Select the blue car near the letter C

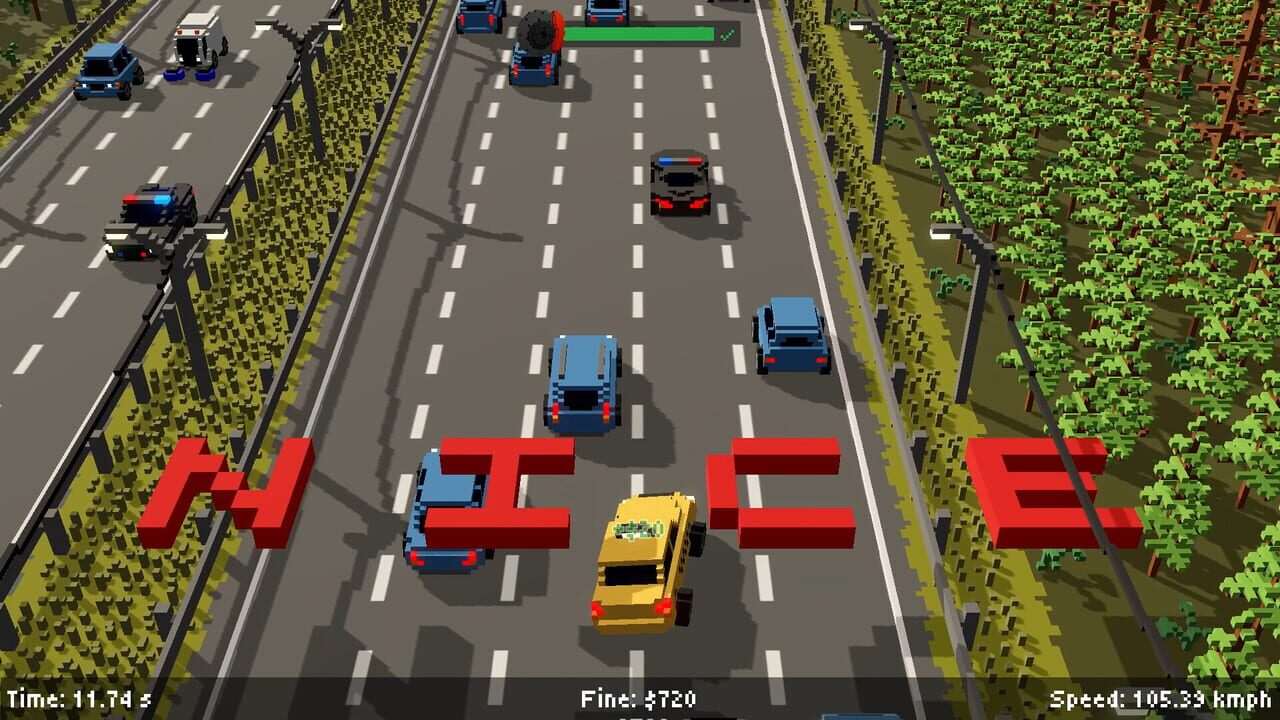pyautogui.click(x=790, y=335)
